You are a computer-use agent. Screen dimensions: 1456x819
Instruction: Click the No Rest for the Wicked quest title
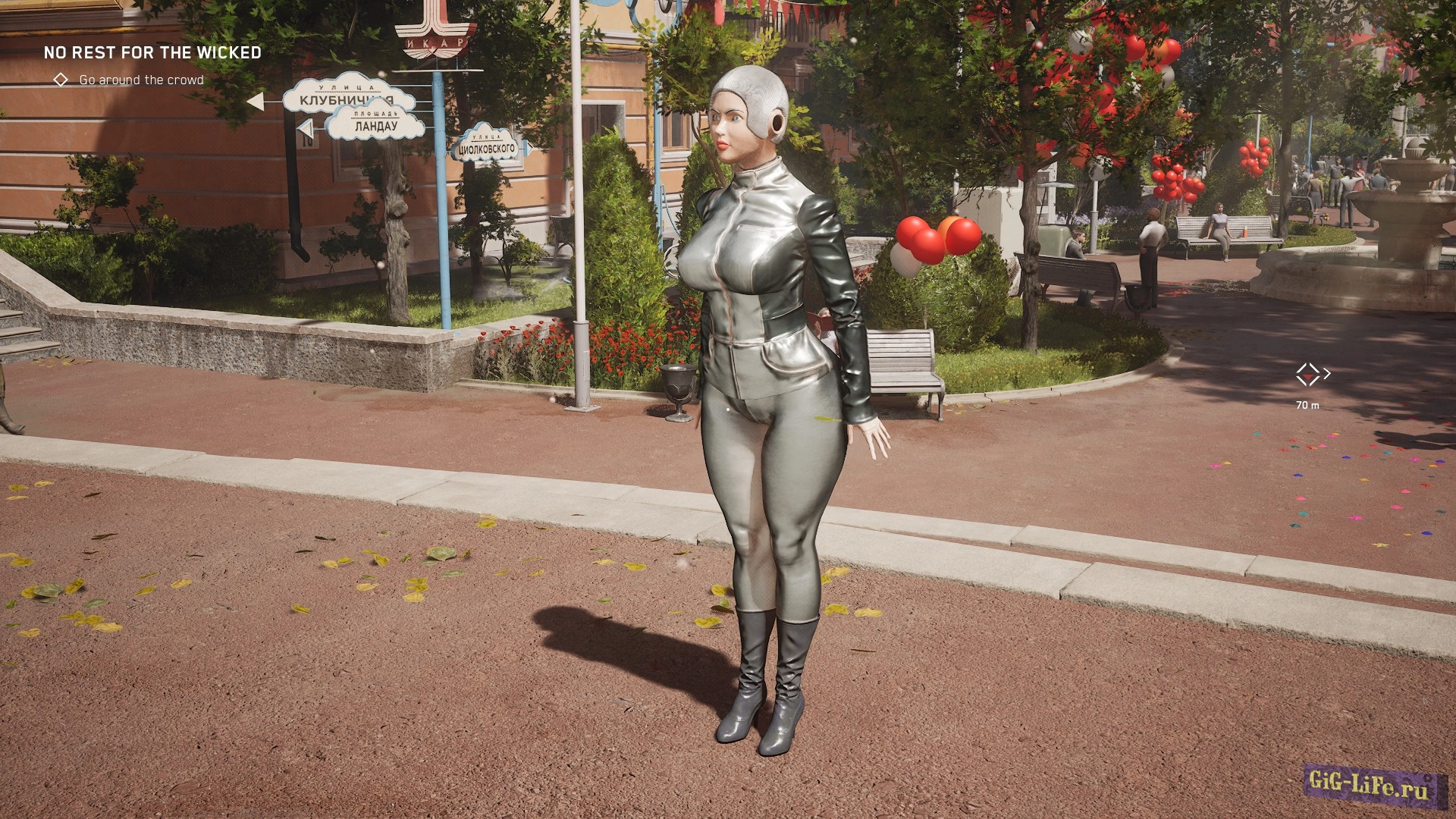coord(152,52)
